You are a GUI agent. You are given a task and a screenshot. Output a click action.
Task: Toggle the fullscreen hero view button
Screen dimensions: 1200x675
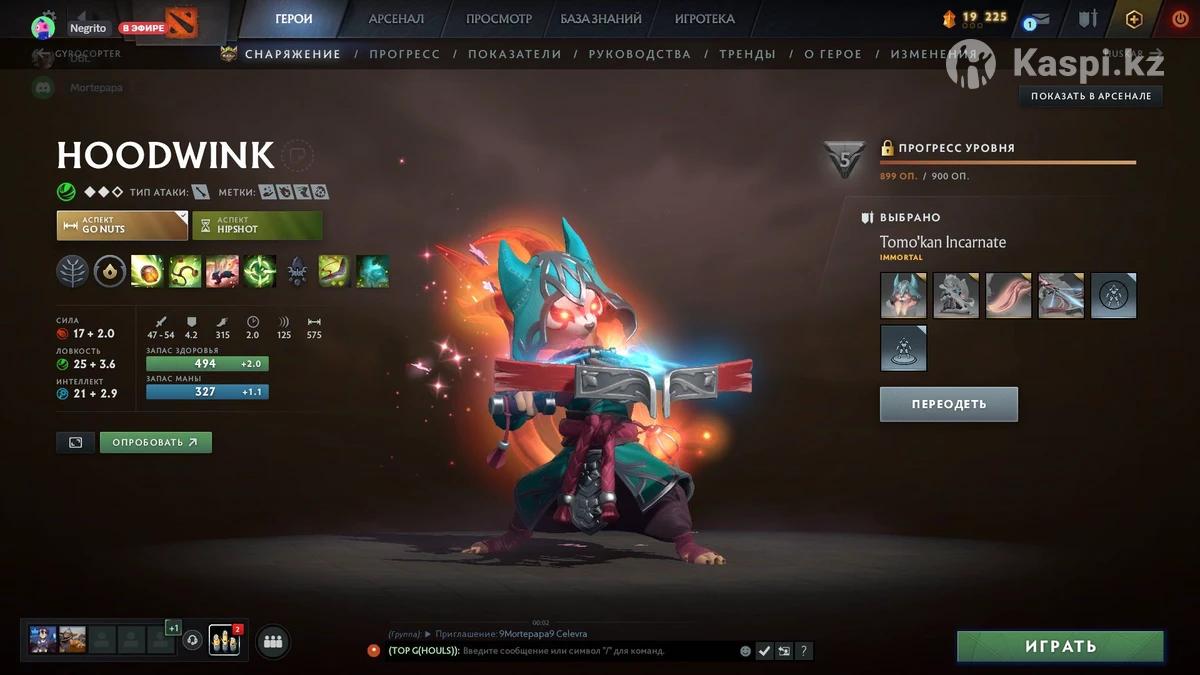(76, 442)
